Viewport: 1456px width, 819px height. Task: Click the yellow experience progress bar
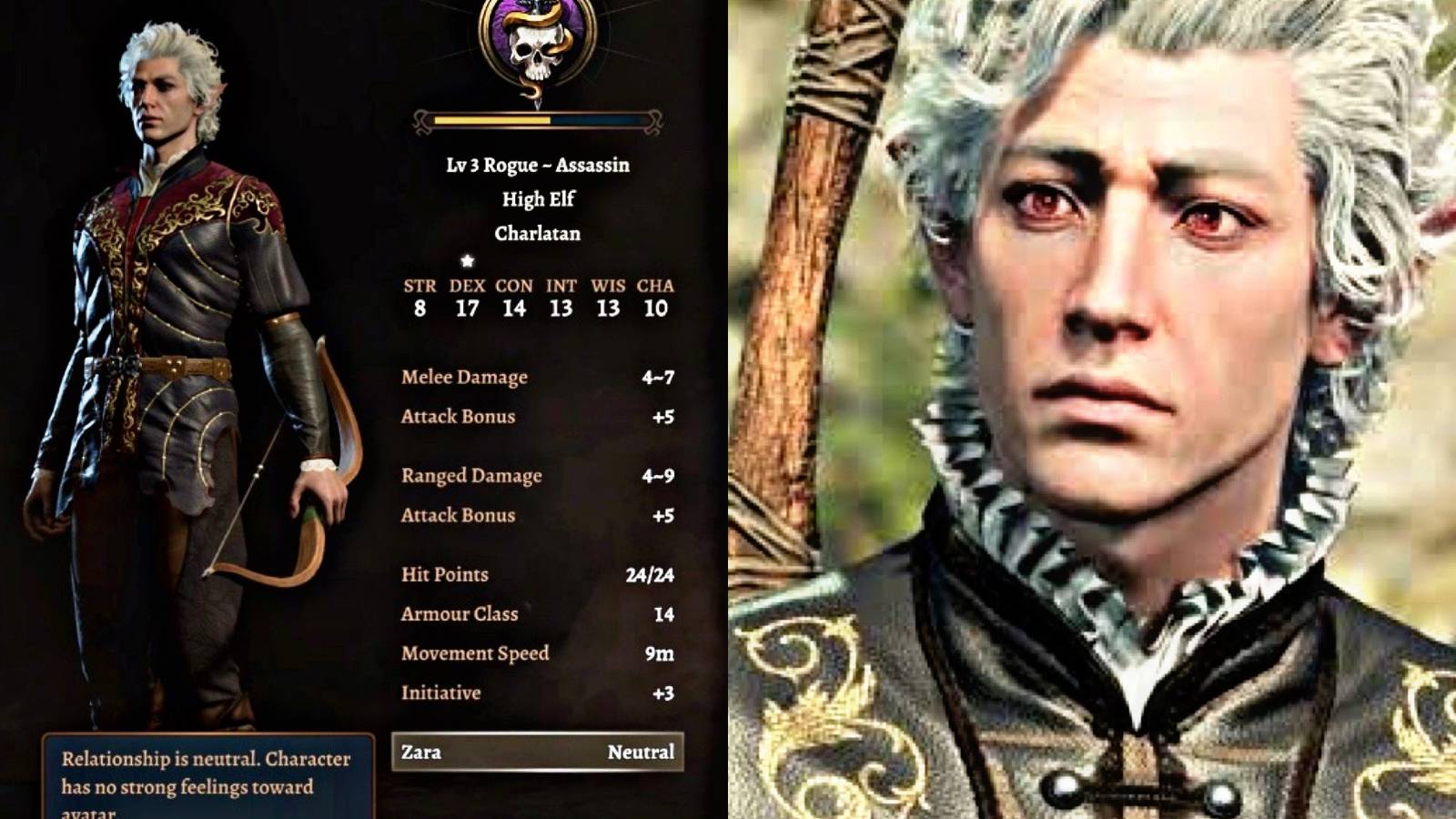[x=487, y=118]
